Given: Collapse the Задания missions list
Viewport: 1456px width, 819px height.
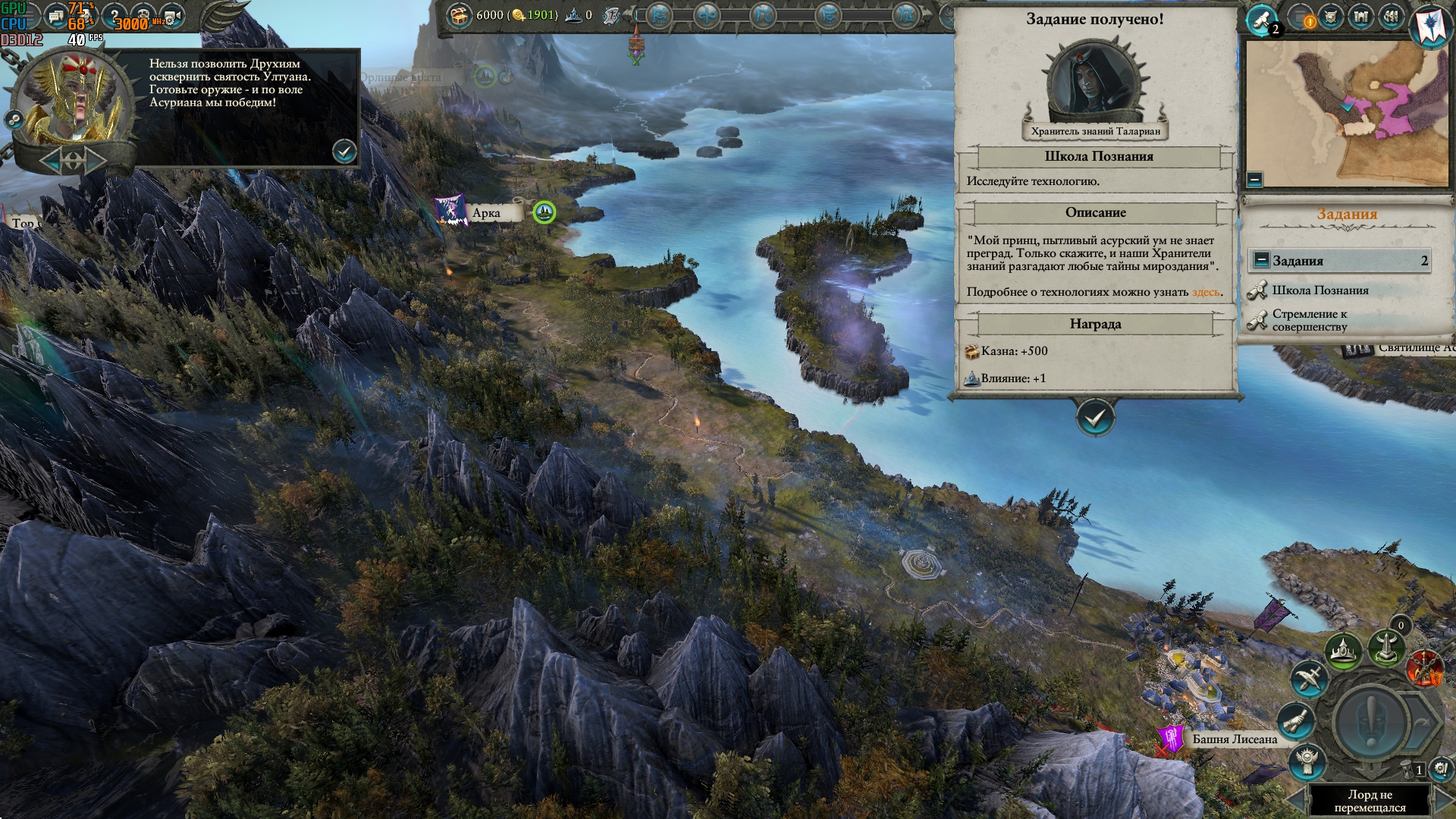Looking at the screenshot, I should click(x=1261, y=260).
